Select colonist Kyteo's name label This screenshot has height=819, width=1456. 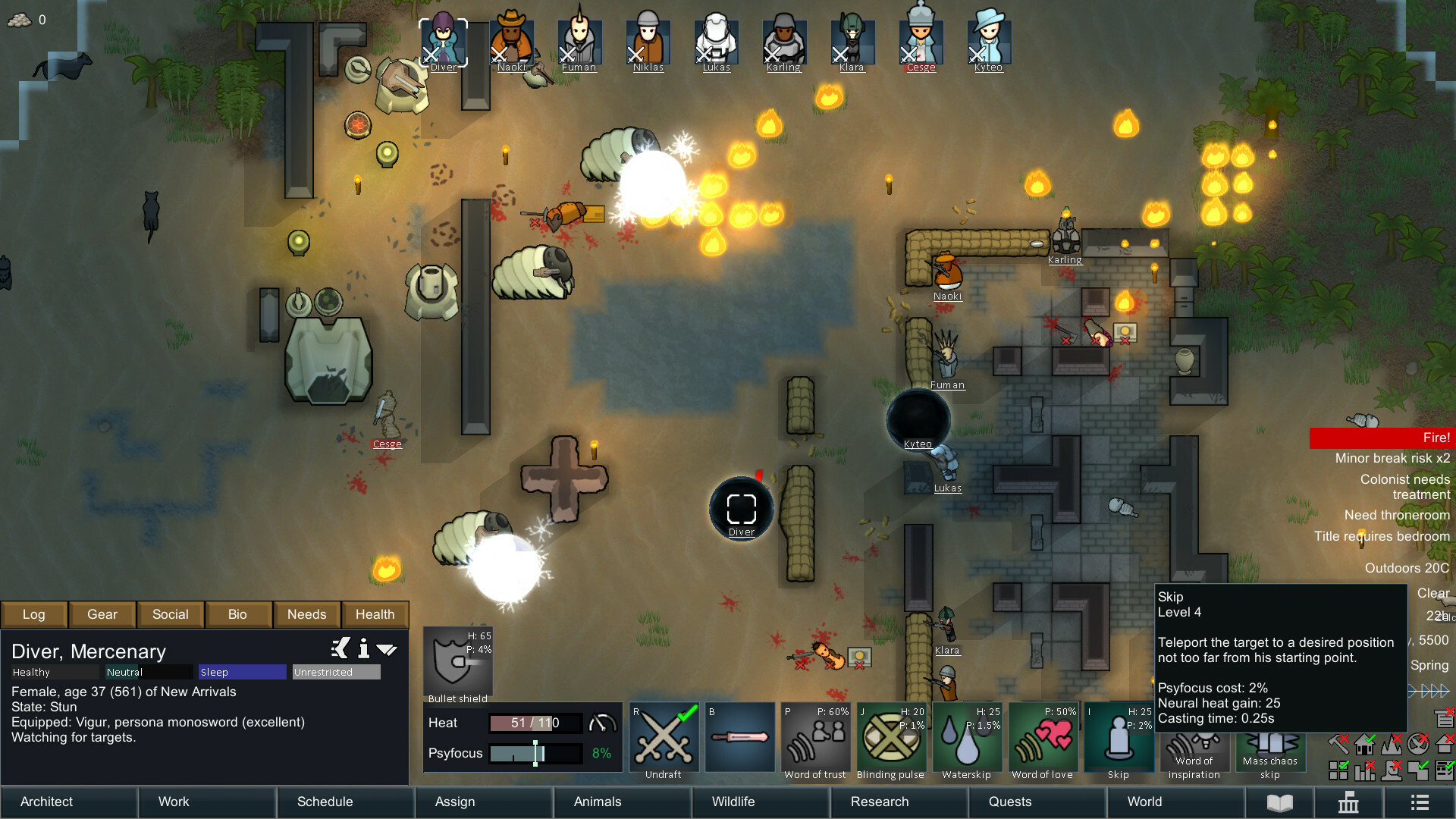(x=917, y=444)
